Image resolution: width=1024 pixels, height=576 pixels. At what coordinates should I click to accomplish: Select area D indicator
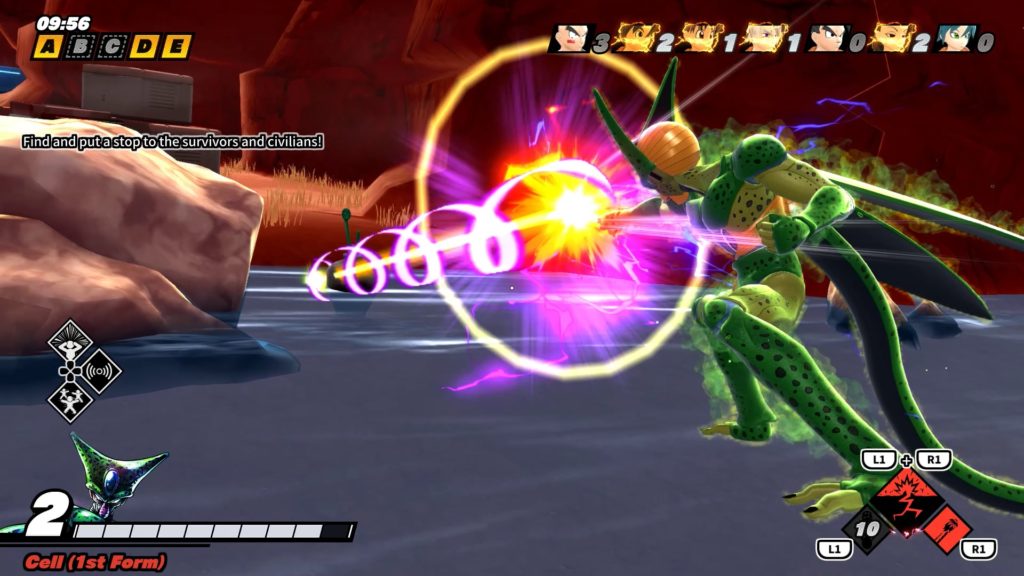(143, 46)
